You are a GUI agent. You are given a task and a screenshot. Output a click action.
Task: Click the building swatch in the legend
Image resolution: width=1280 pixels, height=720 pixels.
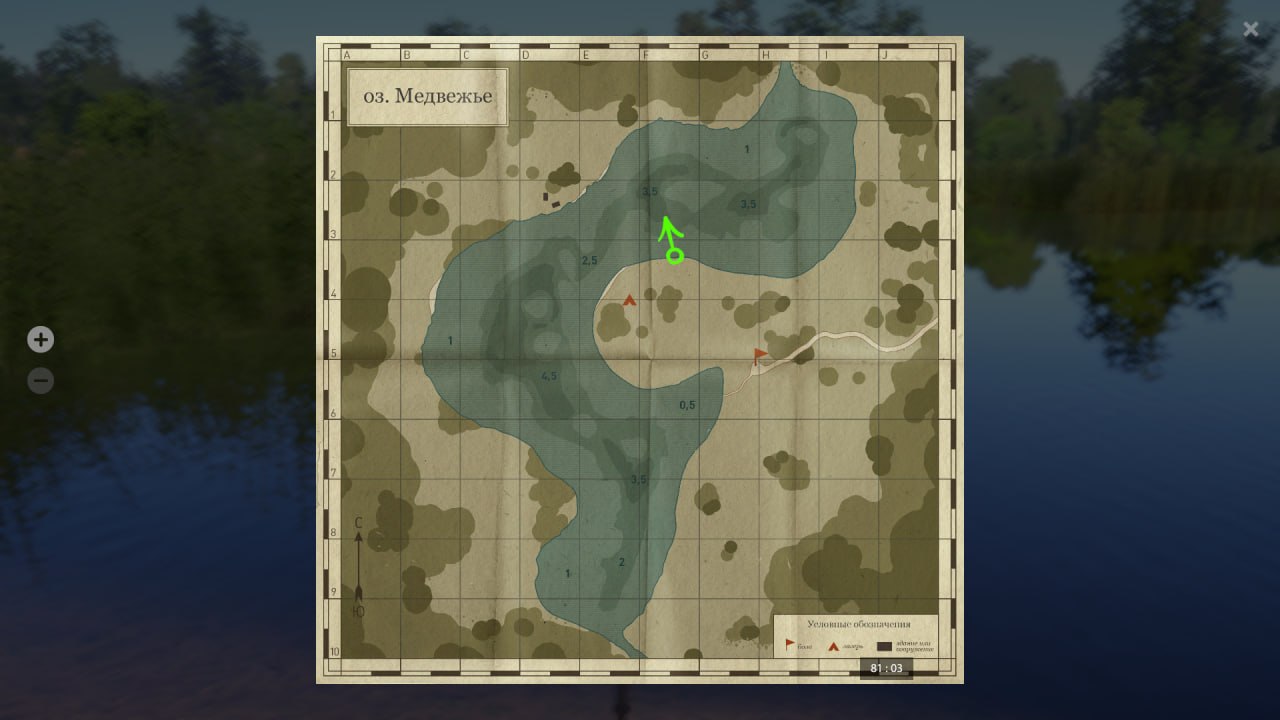coord(883,646)
